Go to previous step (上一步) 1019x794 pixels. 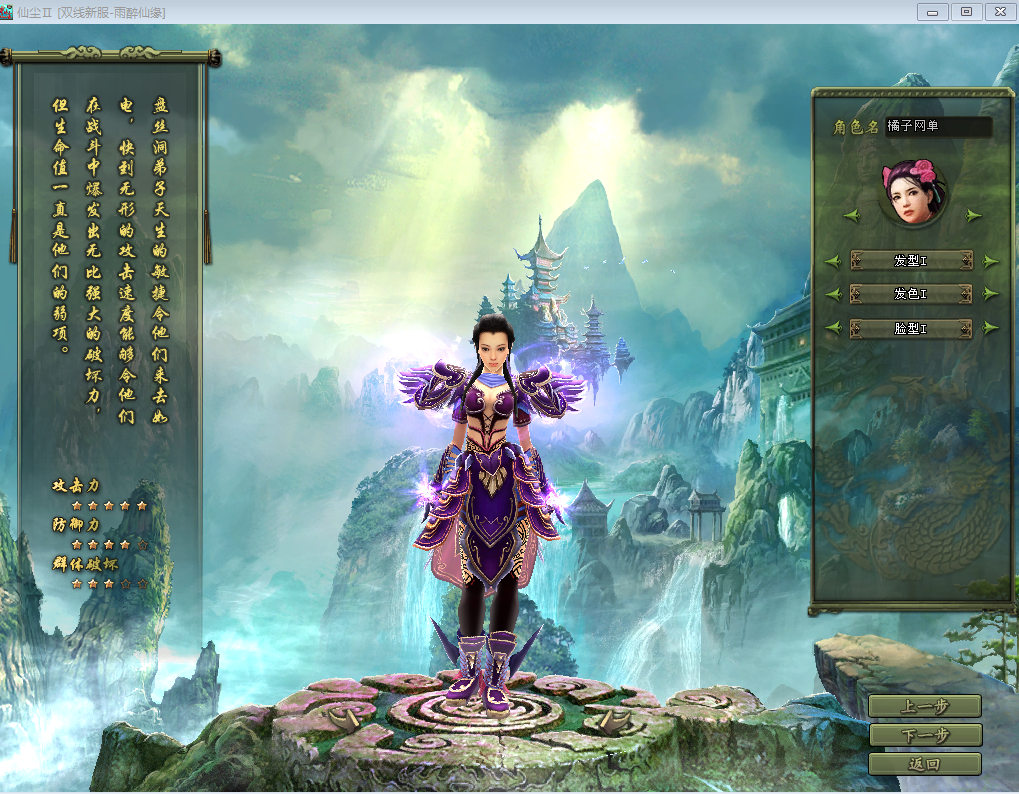pos(925,706)
